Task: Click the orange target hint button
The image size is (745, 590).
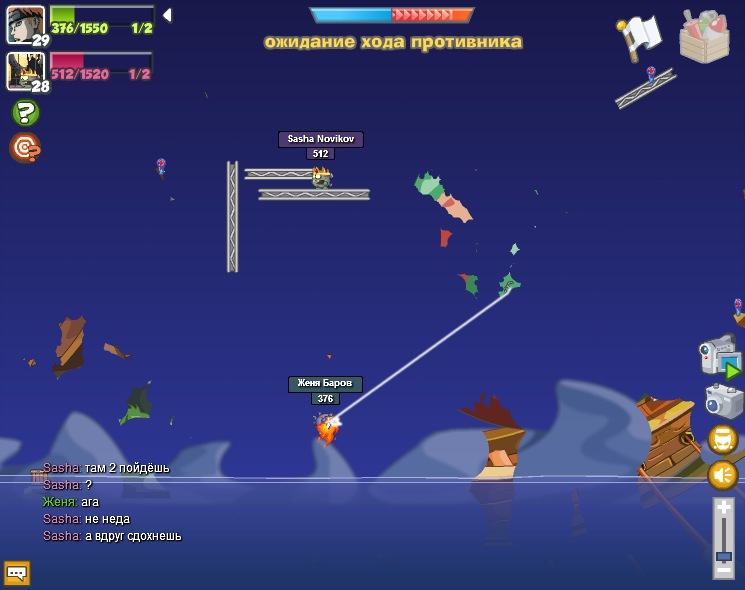Action: (24, 148)
